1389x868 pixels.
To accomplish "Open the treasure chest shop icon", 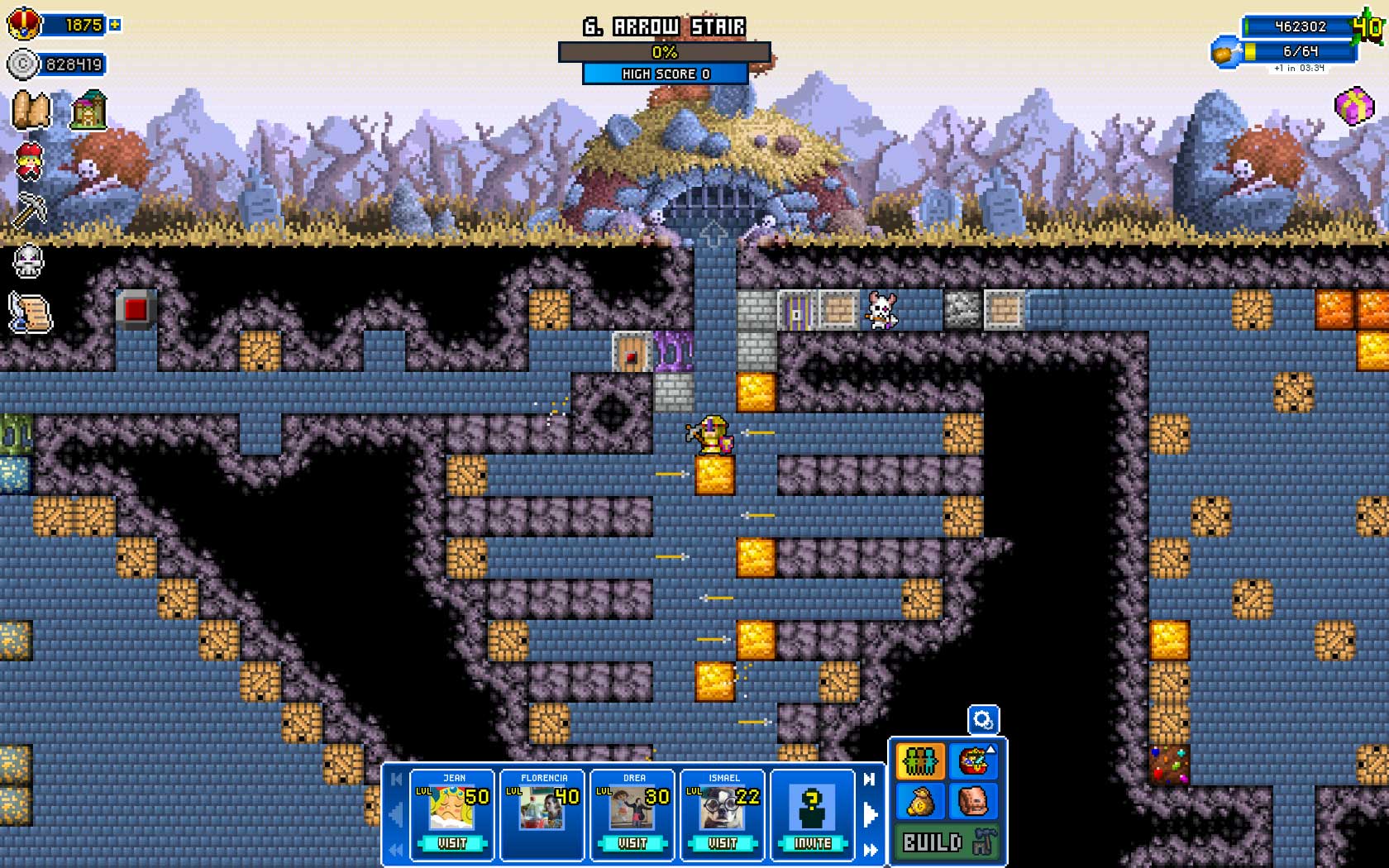I will coord(974,761).
